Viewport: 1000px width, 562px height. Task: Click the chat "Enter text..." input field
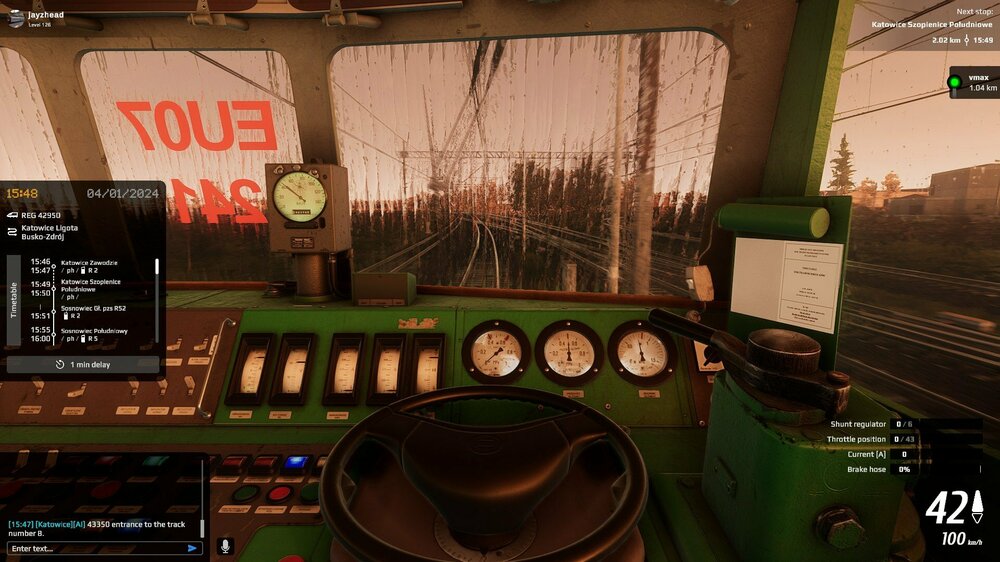[x=95, y=548]
